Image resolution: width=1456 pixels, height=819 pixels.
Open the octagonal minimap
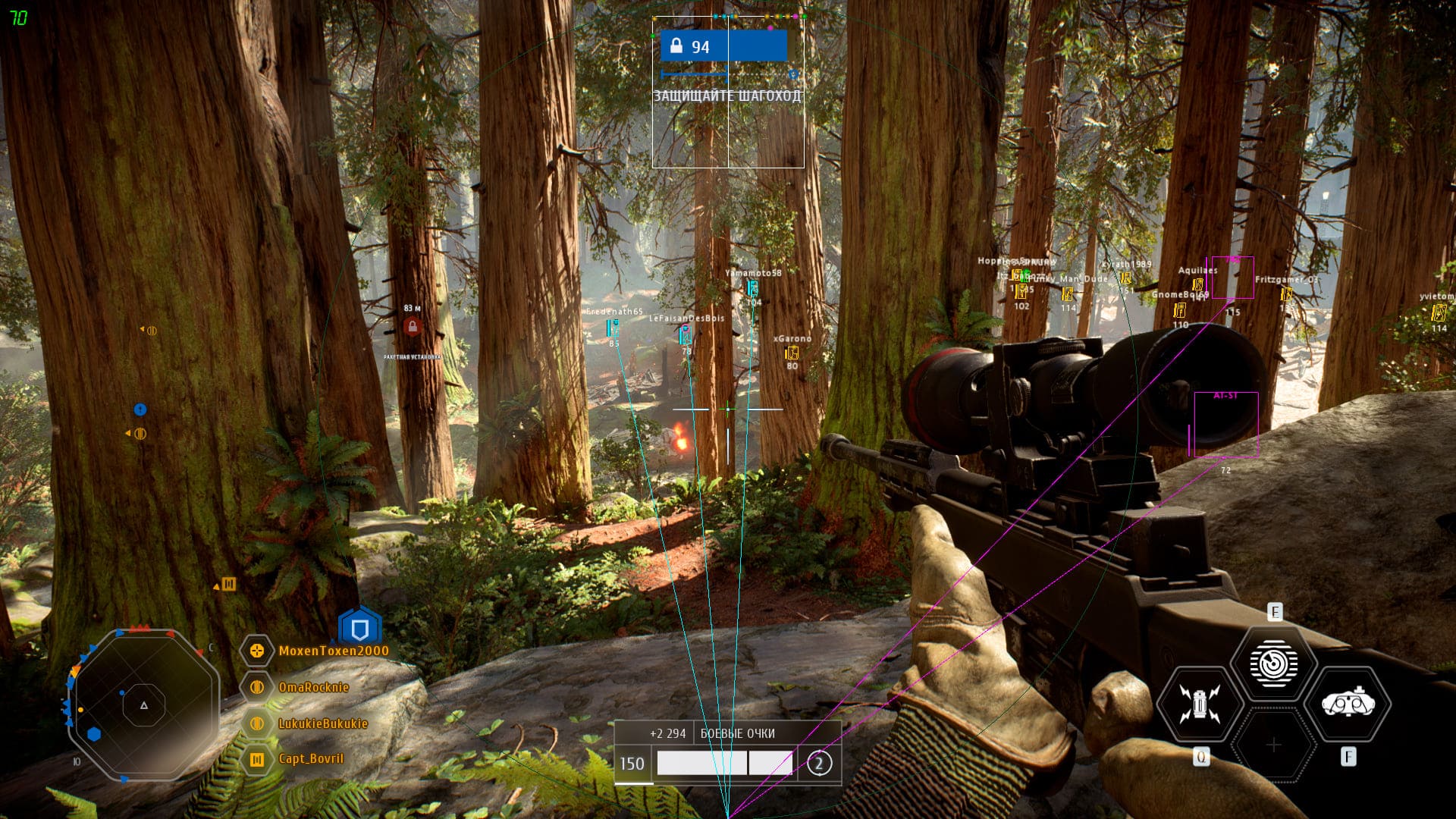[144, 705]
